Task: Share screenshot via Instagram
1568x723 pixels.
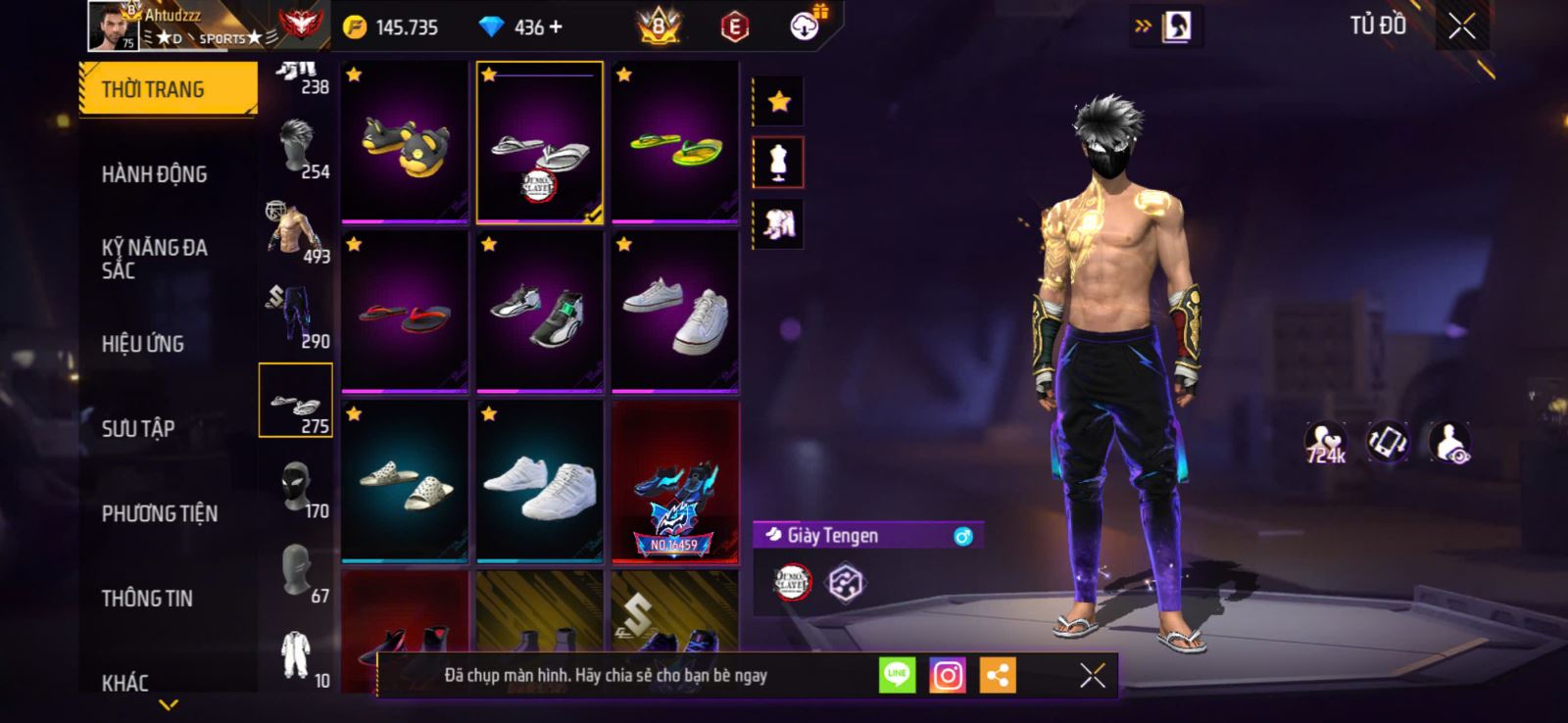Action: pos(947,676)
